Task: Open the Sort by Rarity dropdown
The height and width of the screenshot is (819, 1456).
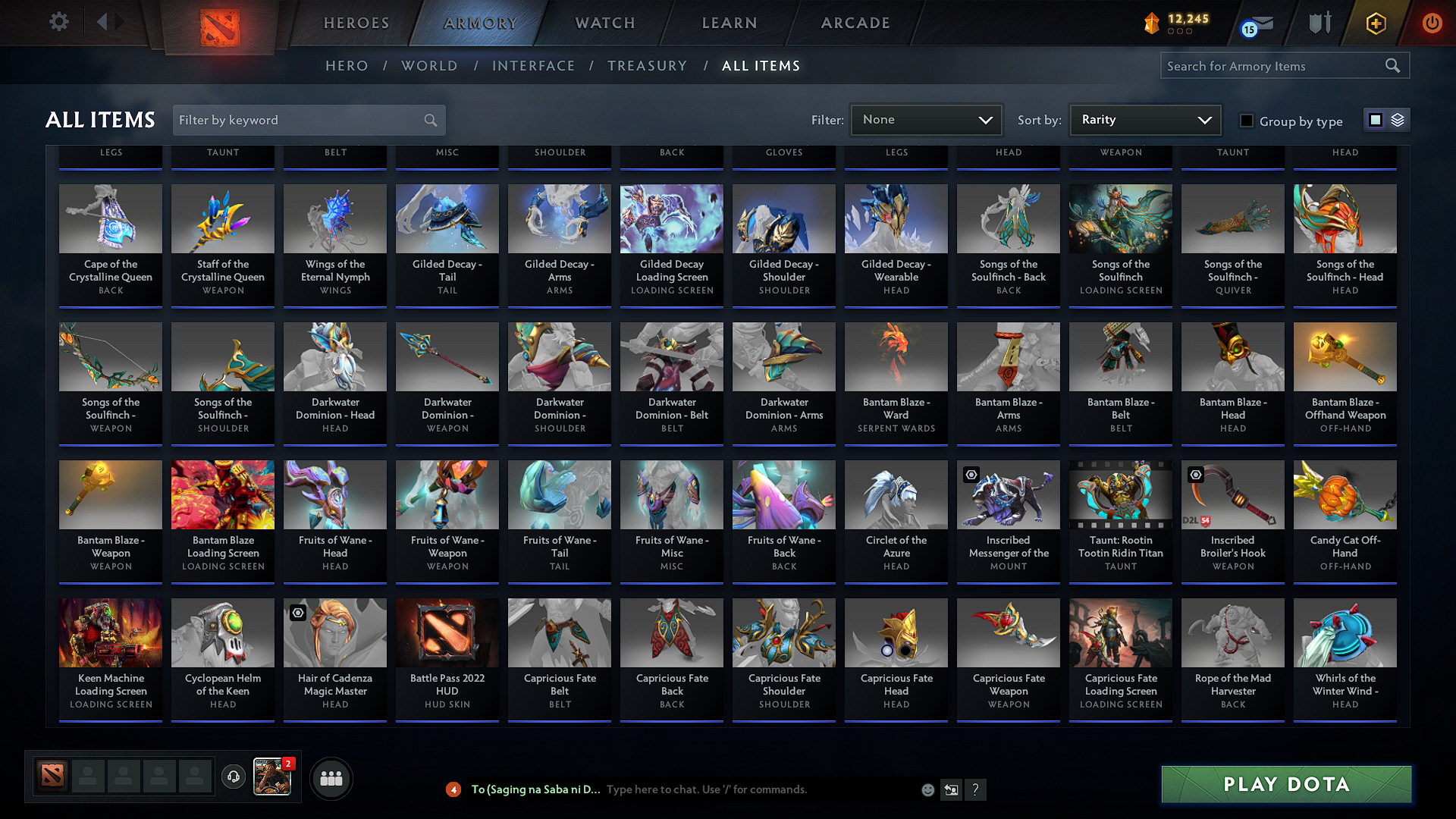Action: 1144,119
